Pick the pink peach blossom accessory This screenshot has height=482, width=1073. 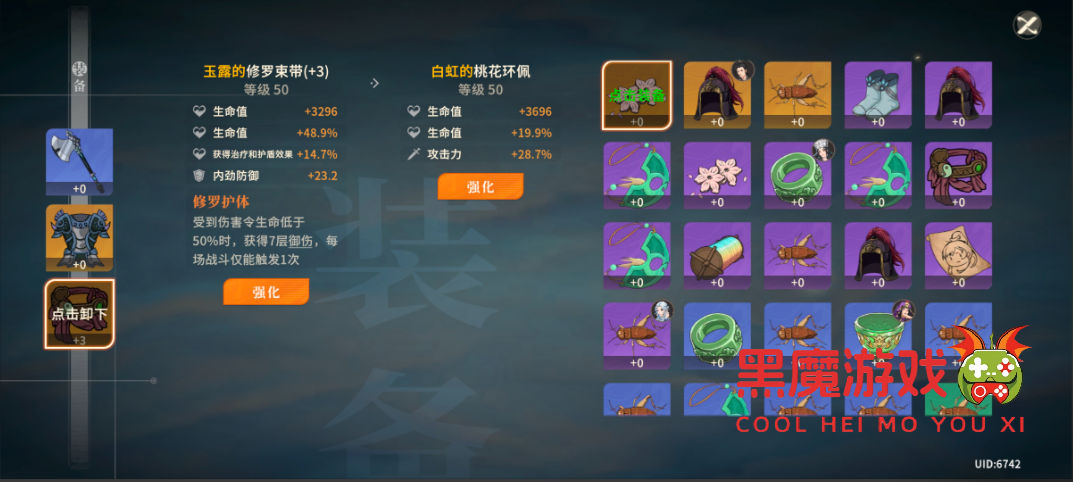click(717, 175)
